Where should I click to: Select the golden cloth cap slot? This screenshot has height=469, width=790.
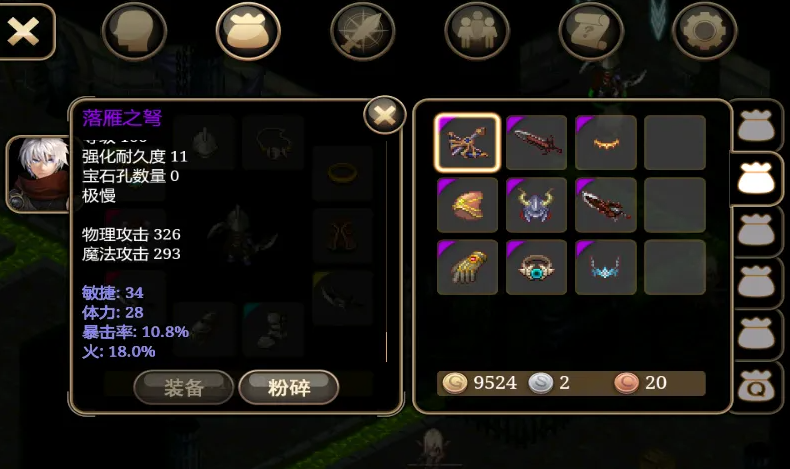pyautogui.click(x=467, y=205)
